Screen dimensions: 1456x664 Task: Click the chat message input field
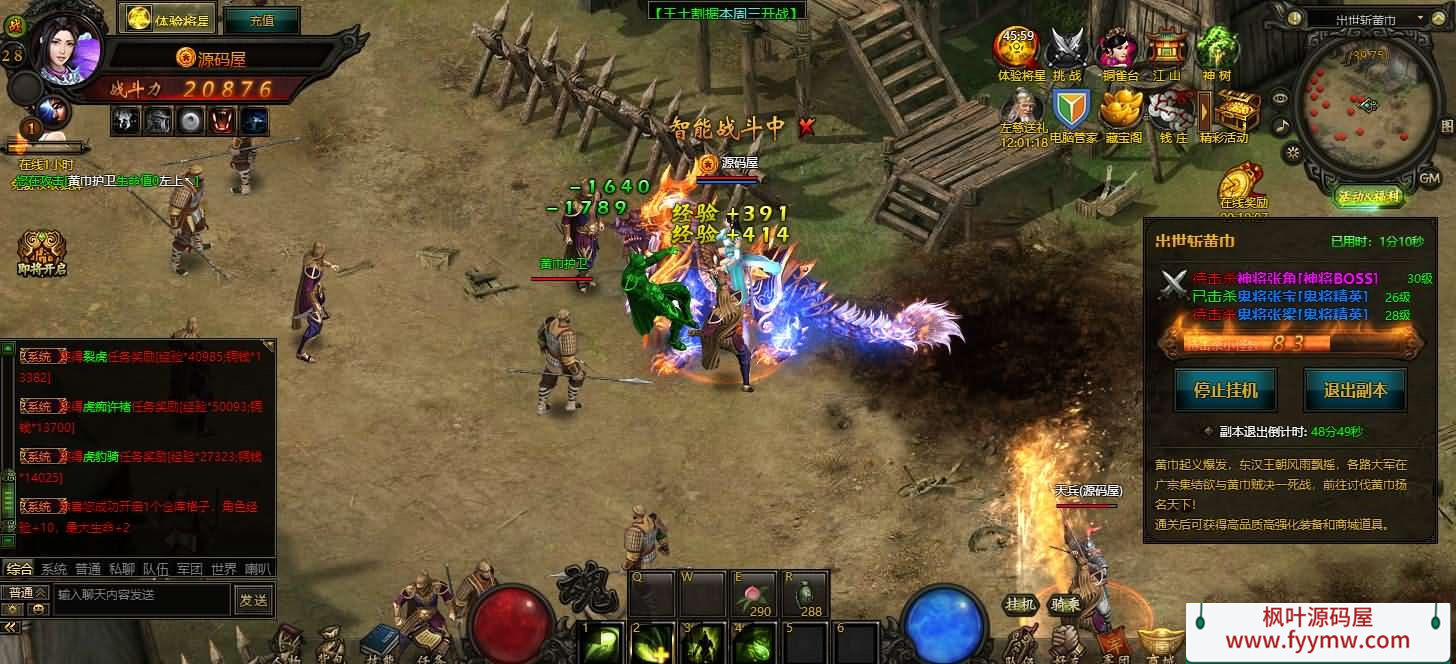click(x=140, y=595)
